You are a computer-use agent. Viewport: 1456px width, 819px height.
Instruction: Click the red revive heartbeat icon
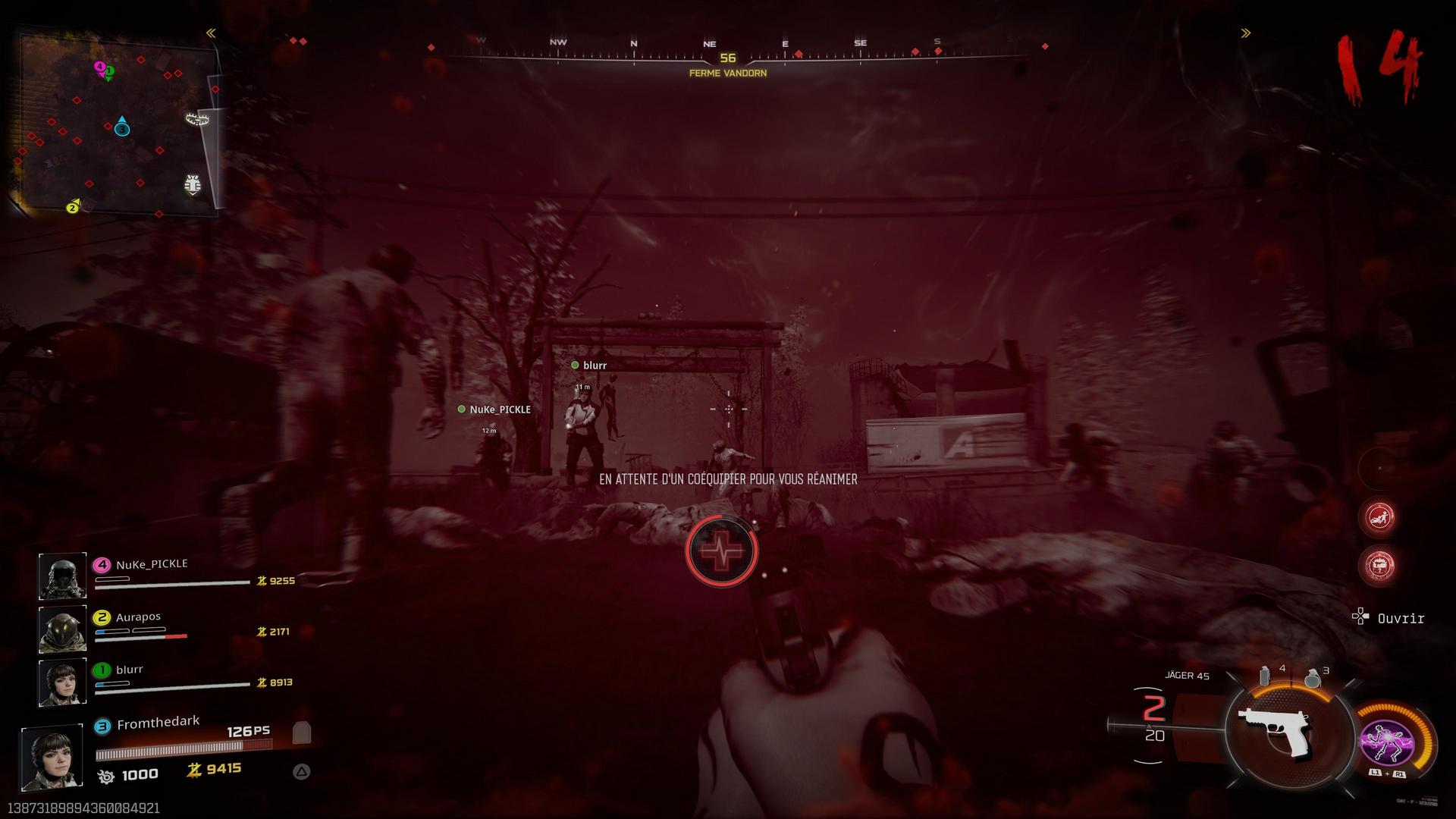click(x=721, y=551)
